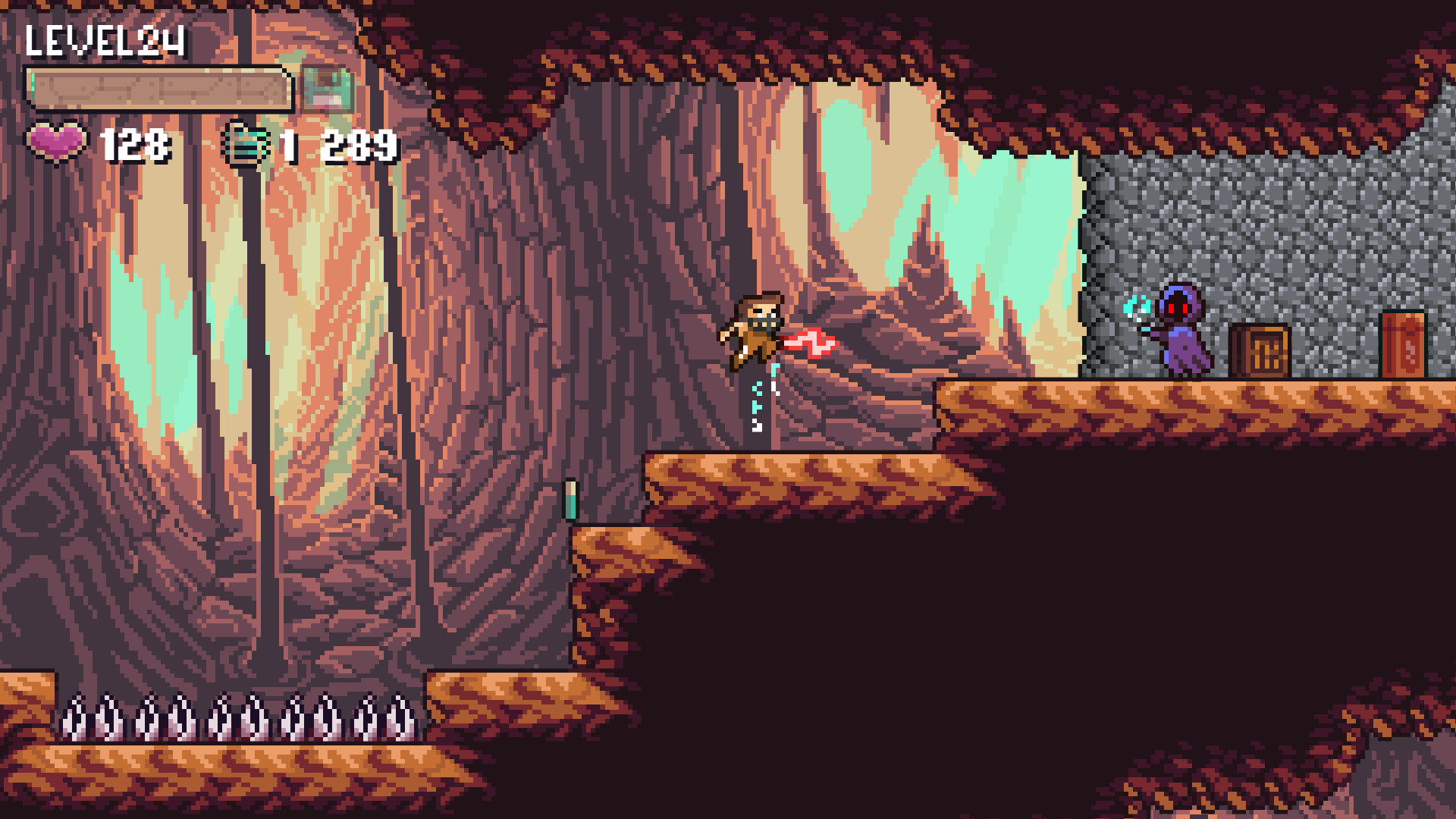Image resolution: width=1456 pixels, height=819 pixels.
Task: Click the teal gem pickup on the lower ledge
Action: tap(570, 500)
